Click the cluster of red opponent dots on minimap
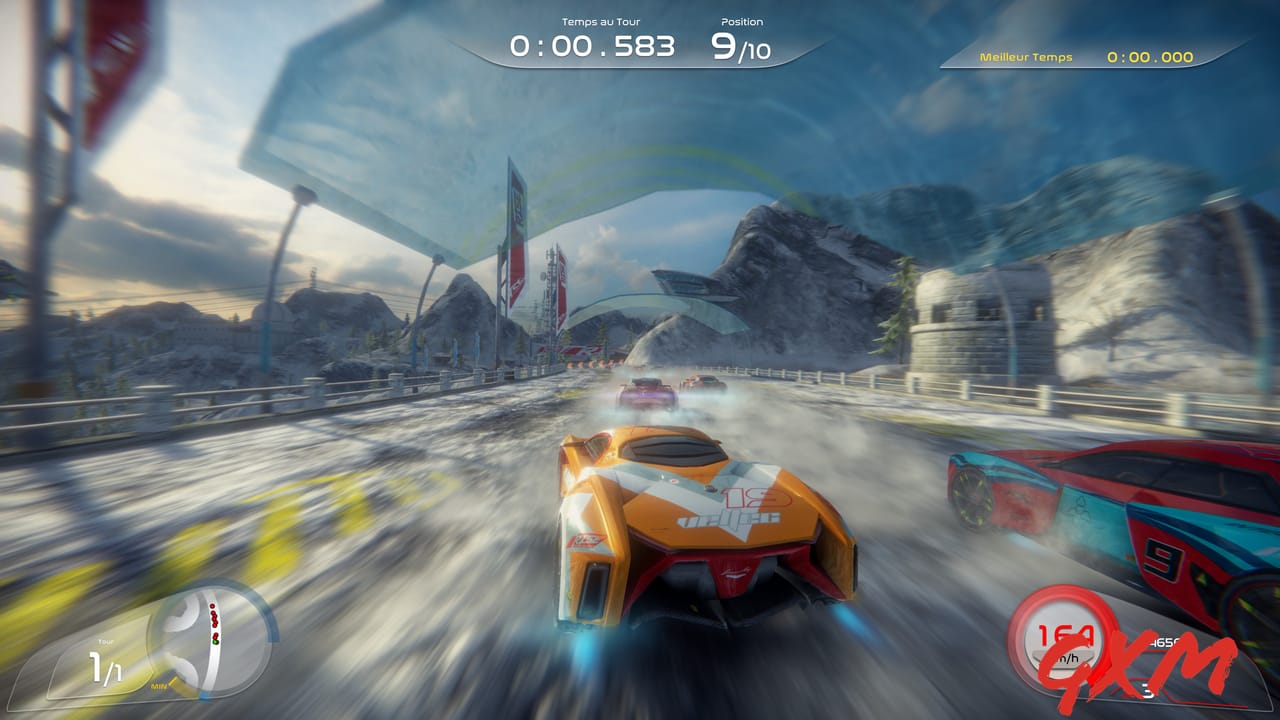 [x=214, y=617]
